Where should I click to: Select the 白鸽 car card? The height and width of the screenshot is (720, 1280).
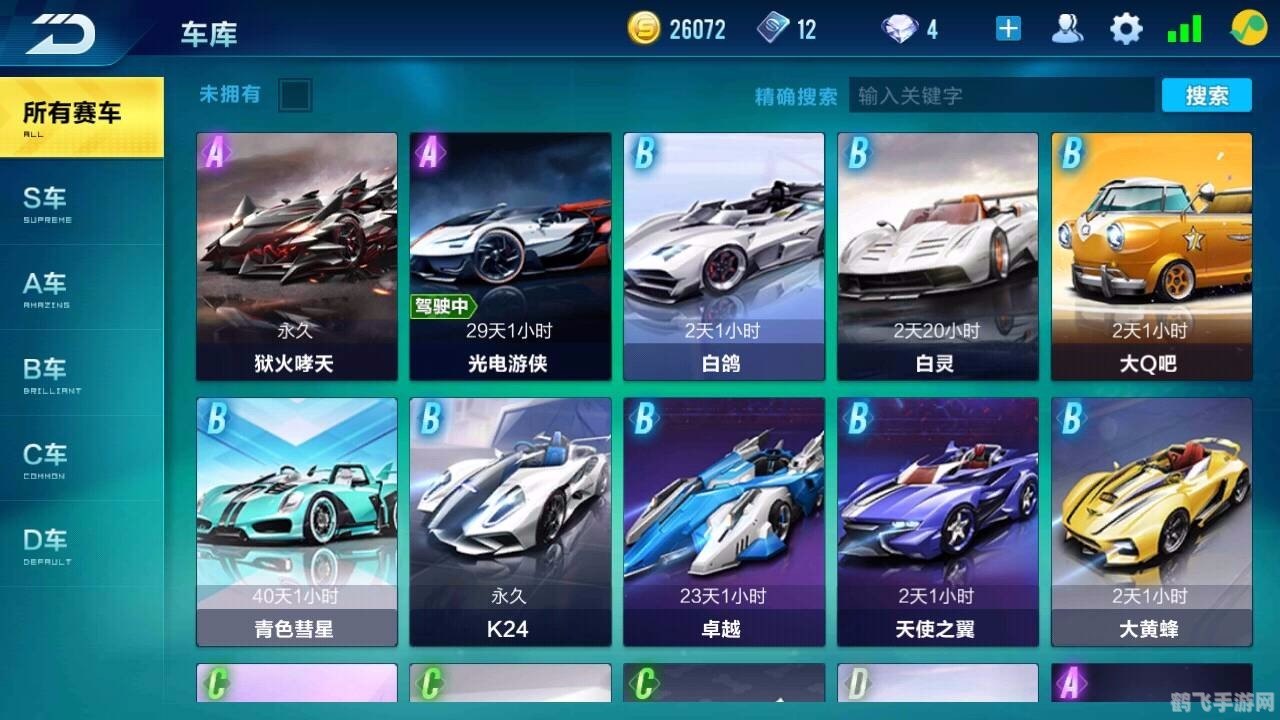point(724,256)
